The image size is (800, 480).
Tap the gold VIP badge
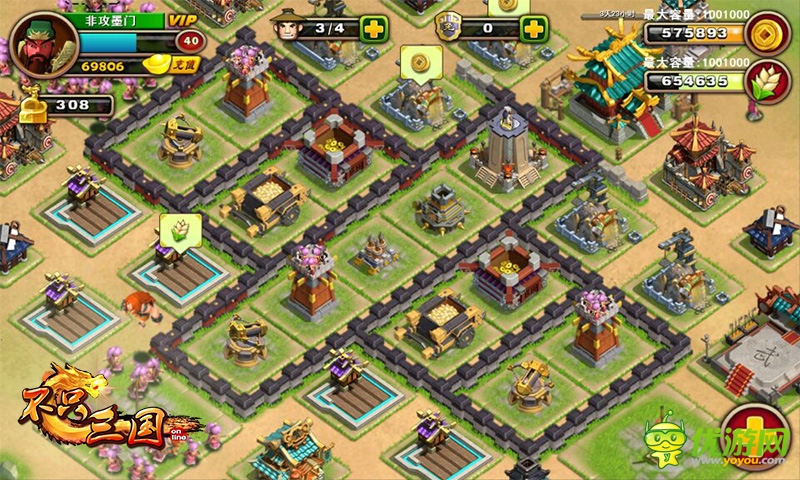click(183, 20)
